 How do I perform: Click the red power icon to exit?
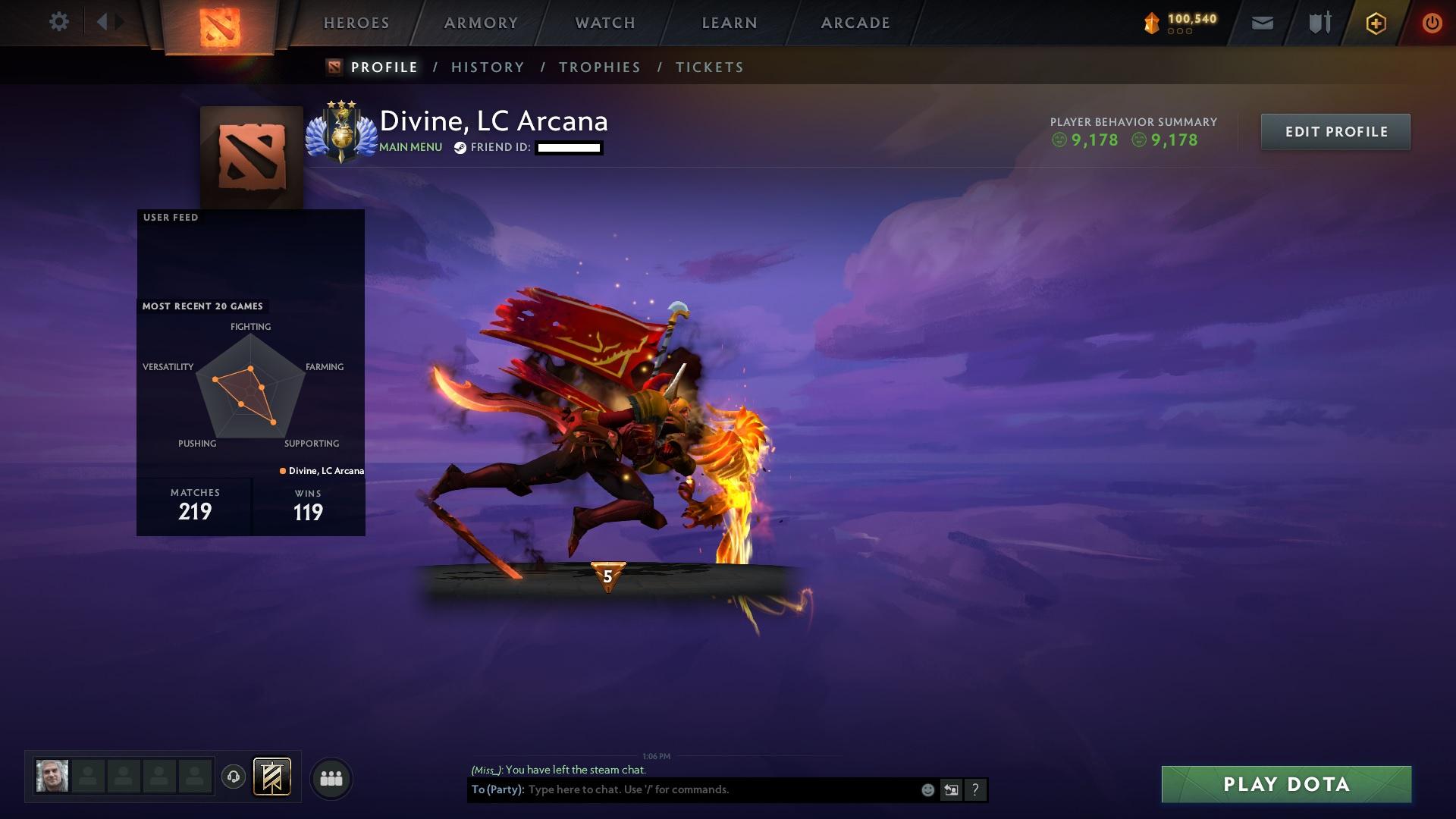pyautogui.click(x=1432, y=23)
